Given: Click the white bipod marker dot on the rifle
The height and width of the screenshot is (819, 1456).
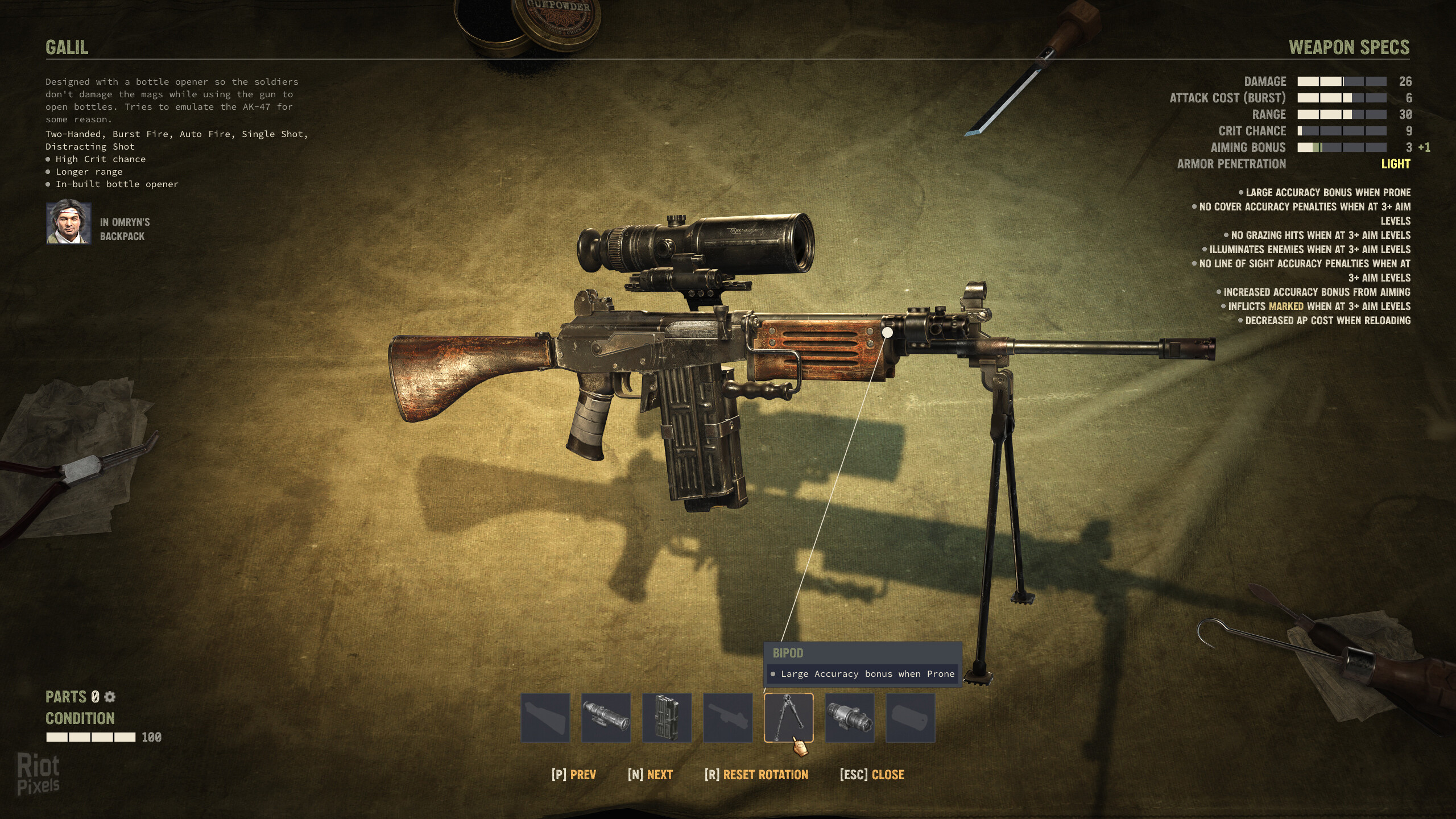Looking at the screenshot, I should [x=887, y=332].
